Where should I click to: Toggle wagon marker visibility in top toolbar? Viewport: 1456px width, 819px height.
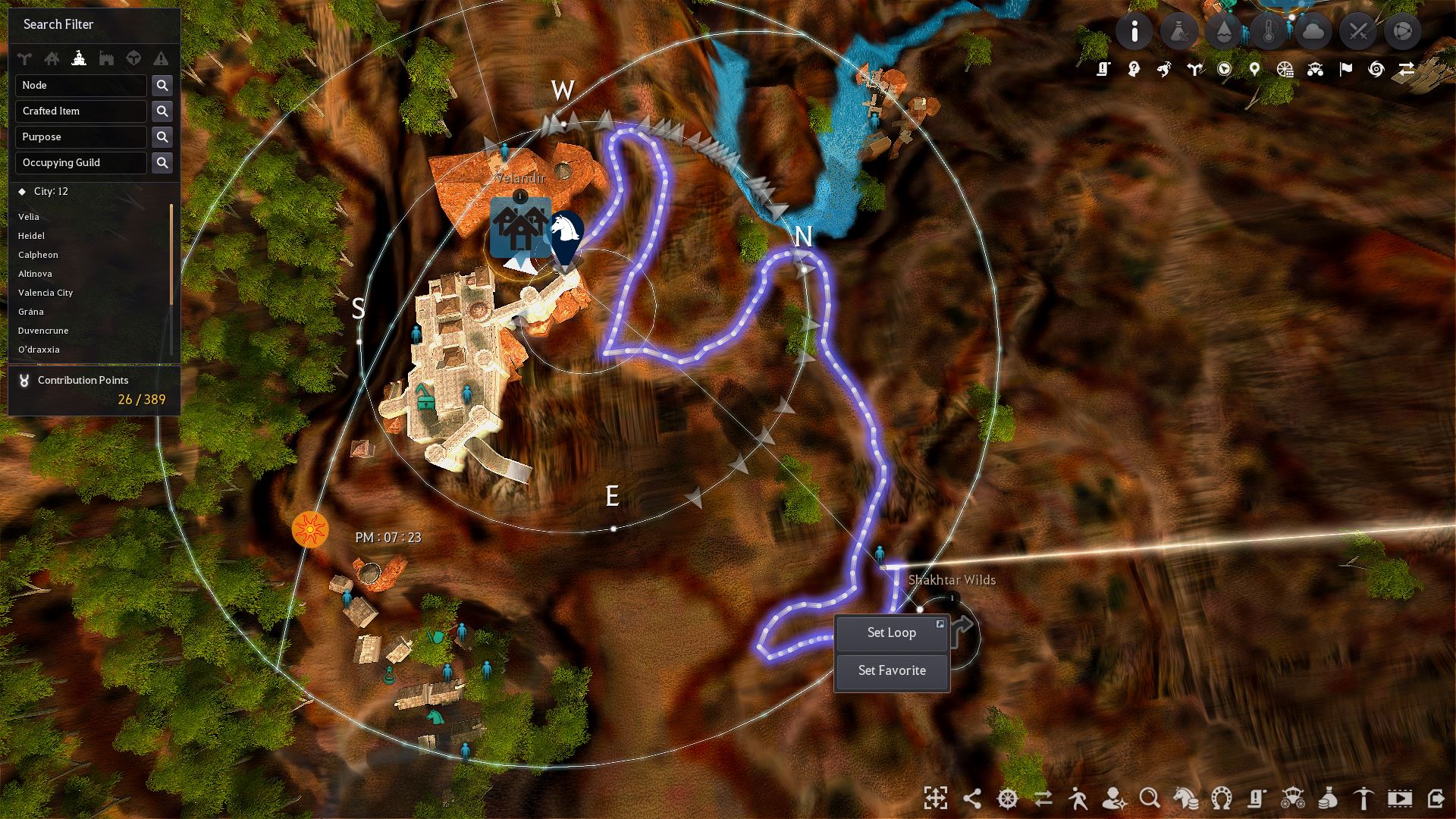[x=1316, y=70]
